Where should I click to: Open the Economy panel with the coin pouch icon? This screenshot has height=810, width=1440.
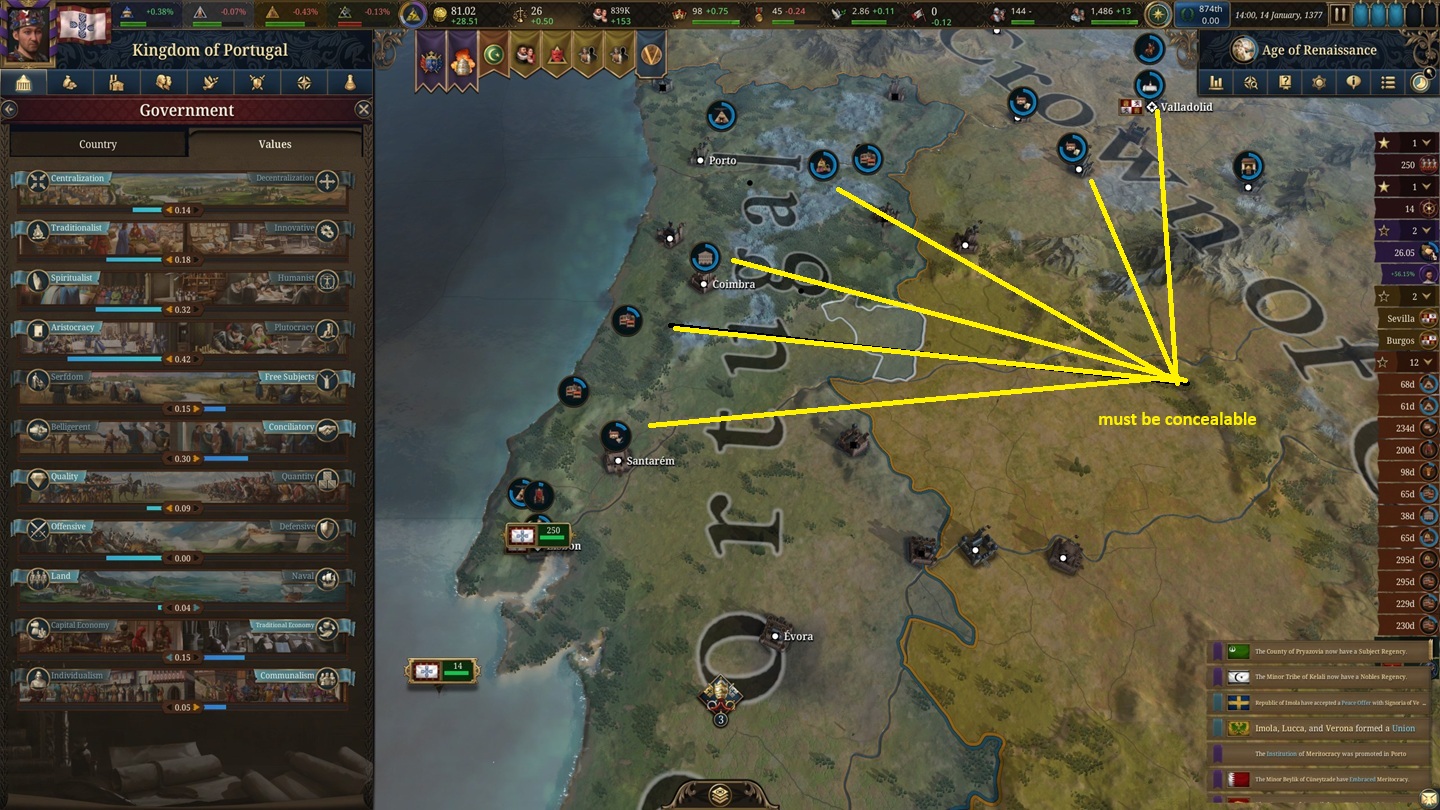tap(68, 82)
